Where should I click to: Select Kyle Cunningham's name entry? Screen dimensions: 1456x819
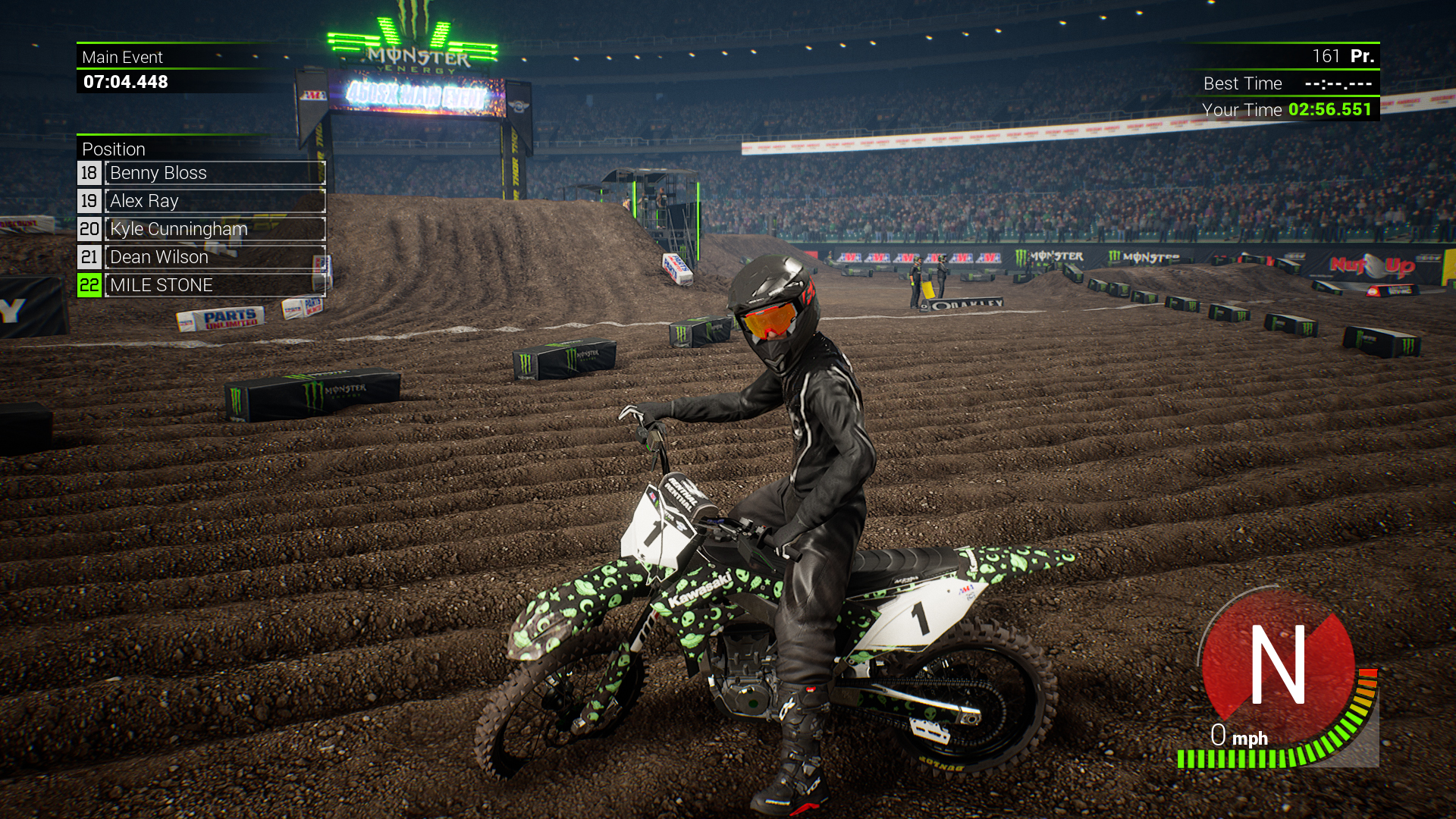point(178,229)
